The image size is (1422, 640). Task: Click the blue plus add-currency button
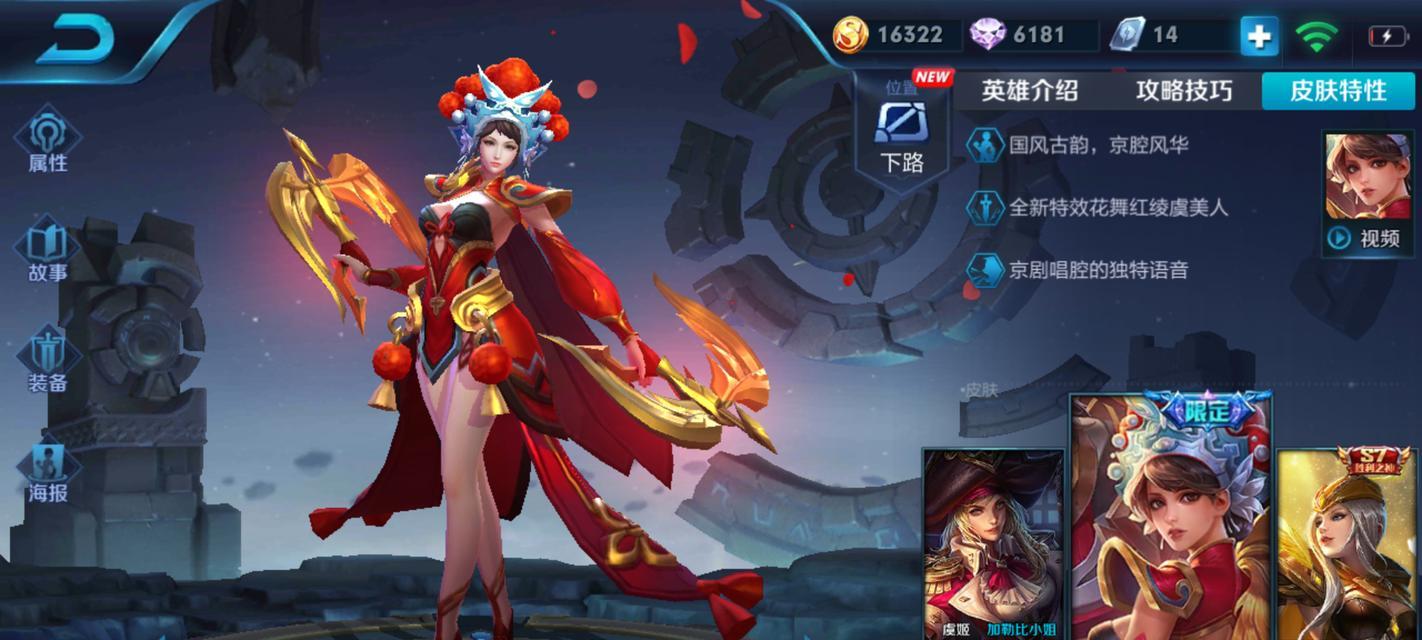coord(1259,36)
